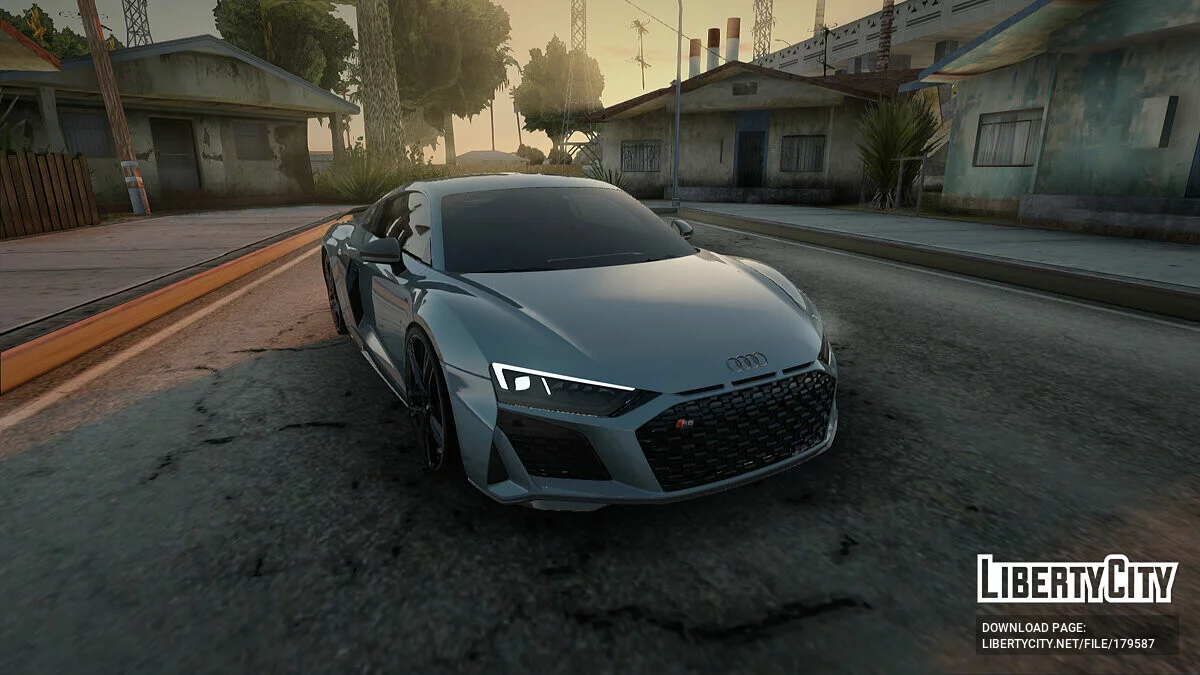Click the LibertyCity watermark logo
1200x675 pixels.
pyautogui.click(x=1077, y=579)
